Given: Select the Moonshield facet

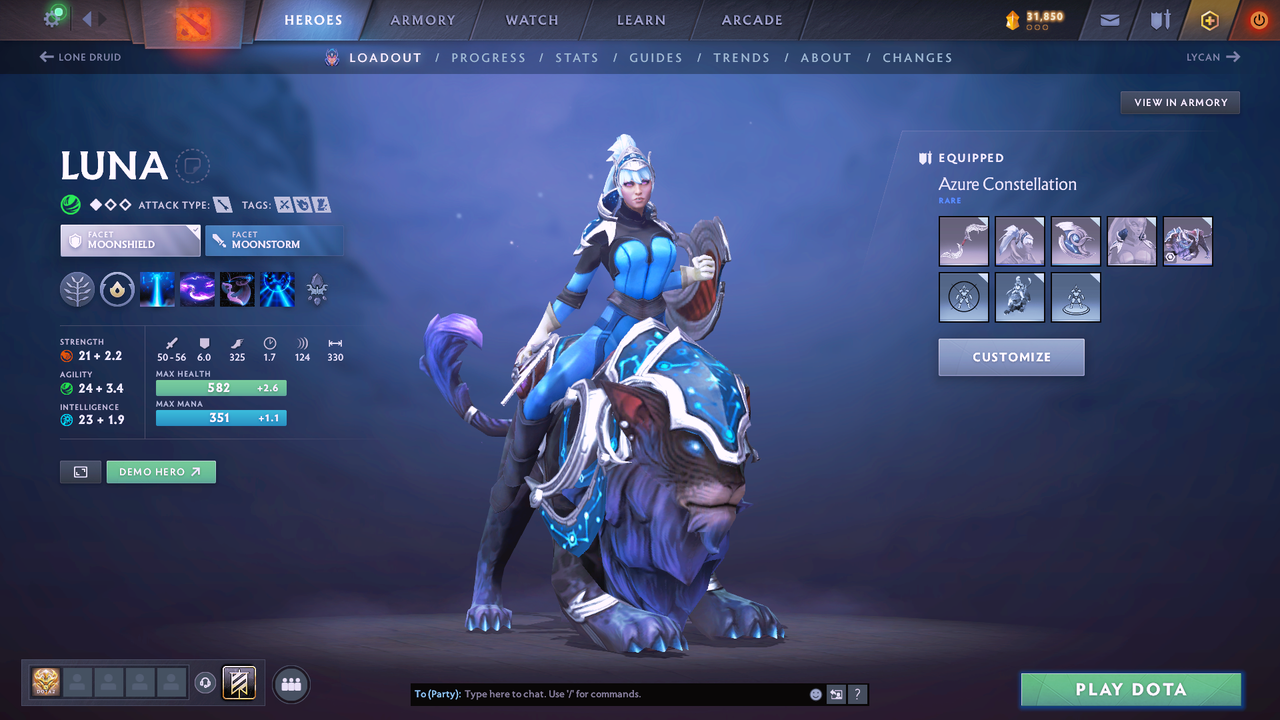Looking at the screenshot, I should [x=130, y=240].
